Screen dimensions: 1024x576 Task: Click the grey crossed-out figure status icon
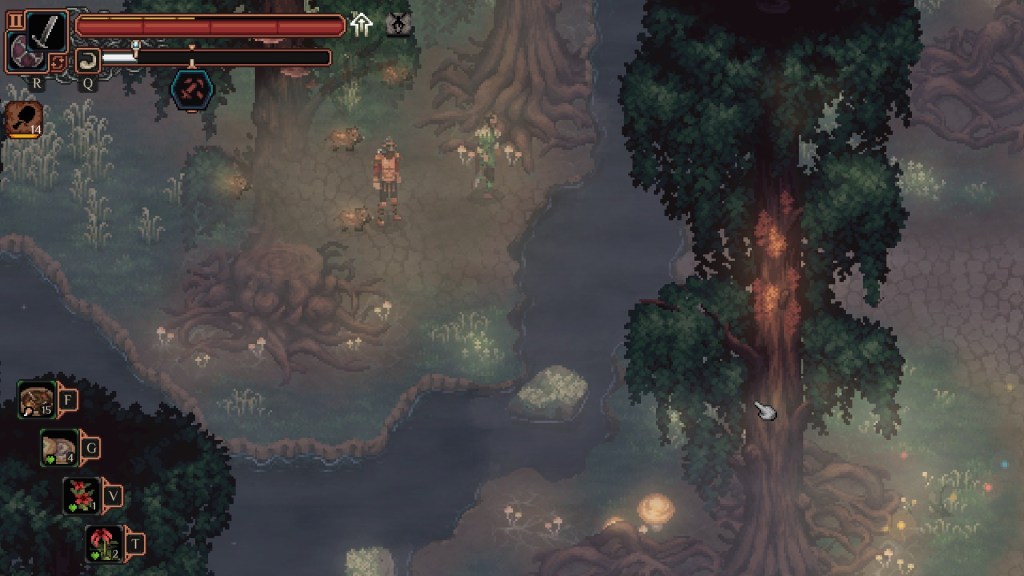(399, 25)
